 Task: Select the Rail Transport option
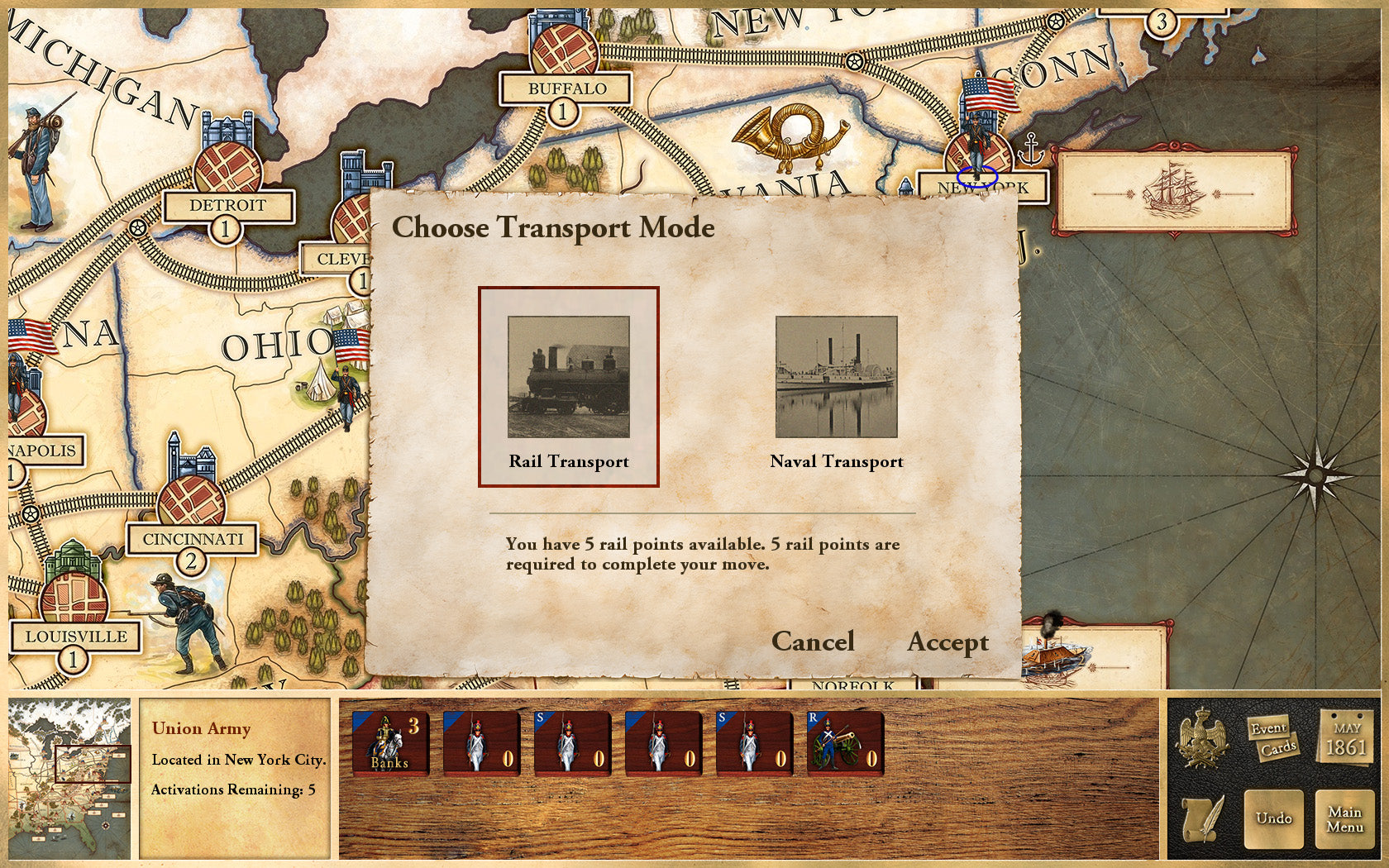click(x=568, y=385)
